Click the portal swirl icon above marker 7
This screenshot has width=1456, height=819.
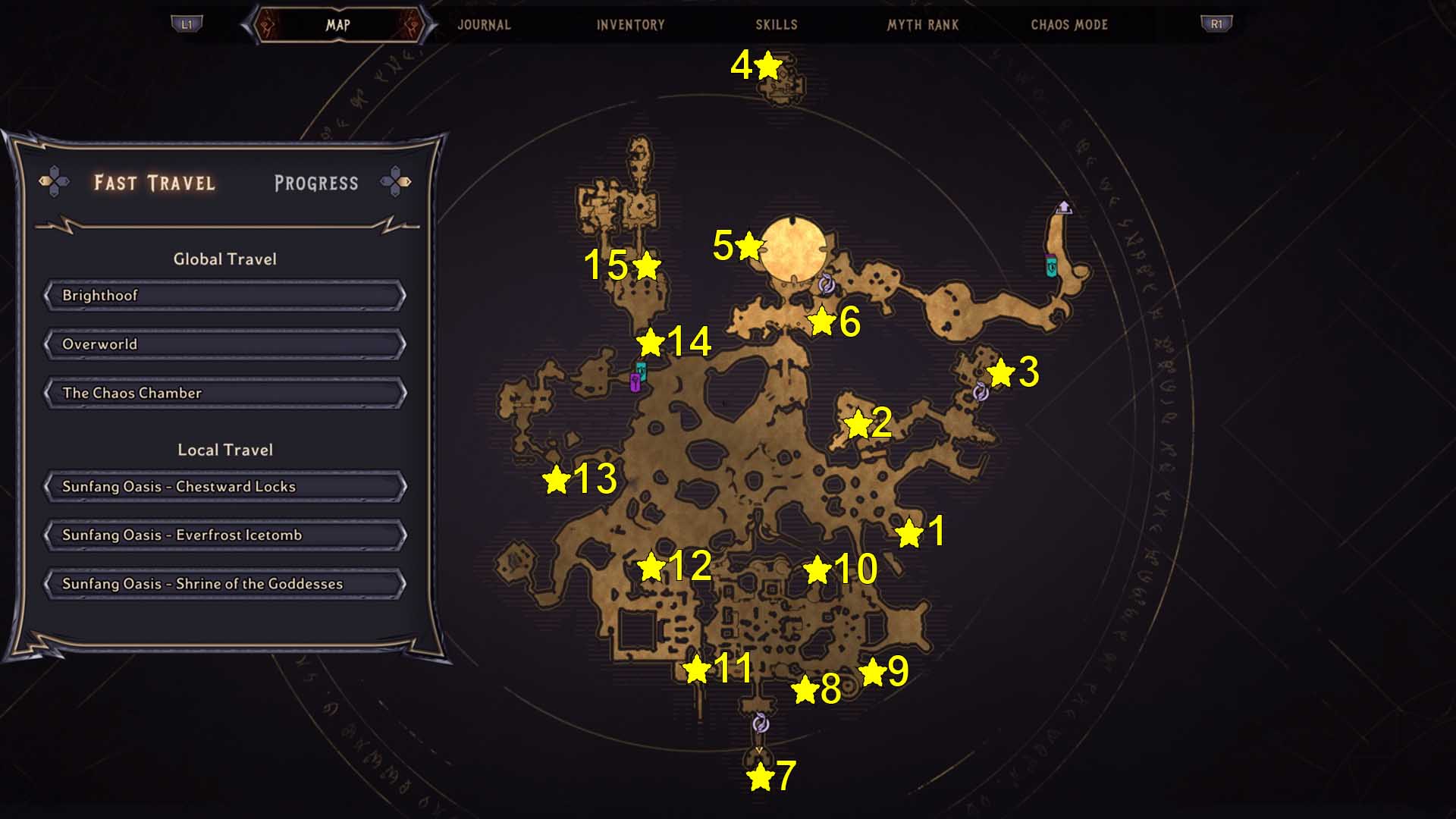(759, 725)
